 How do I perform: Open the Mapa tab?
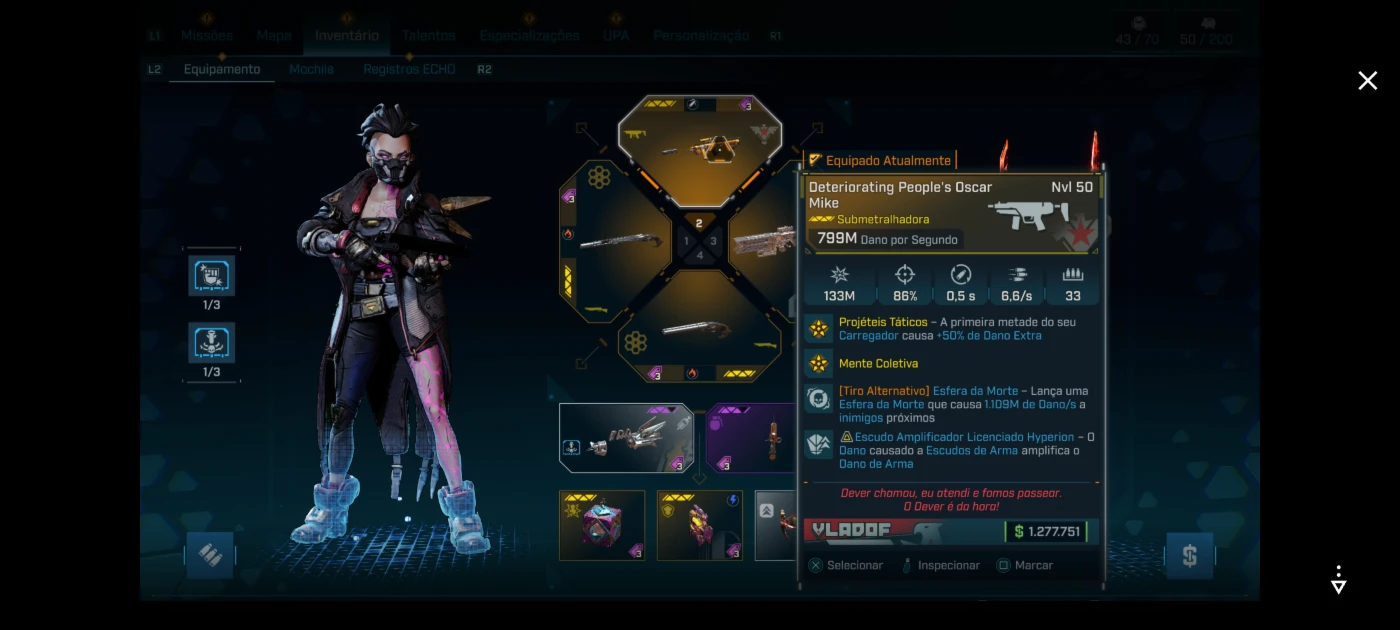(x=274, y=35)
